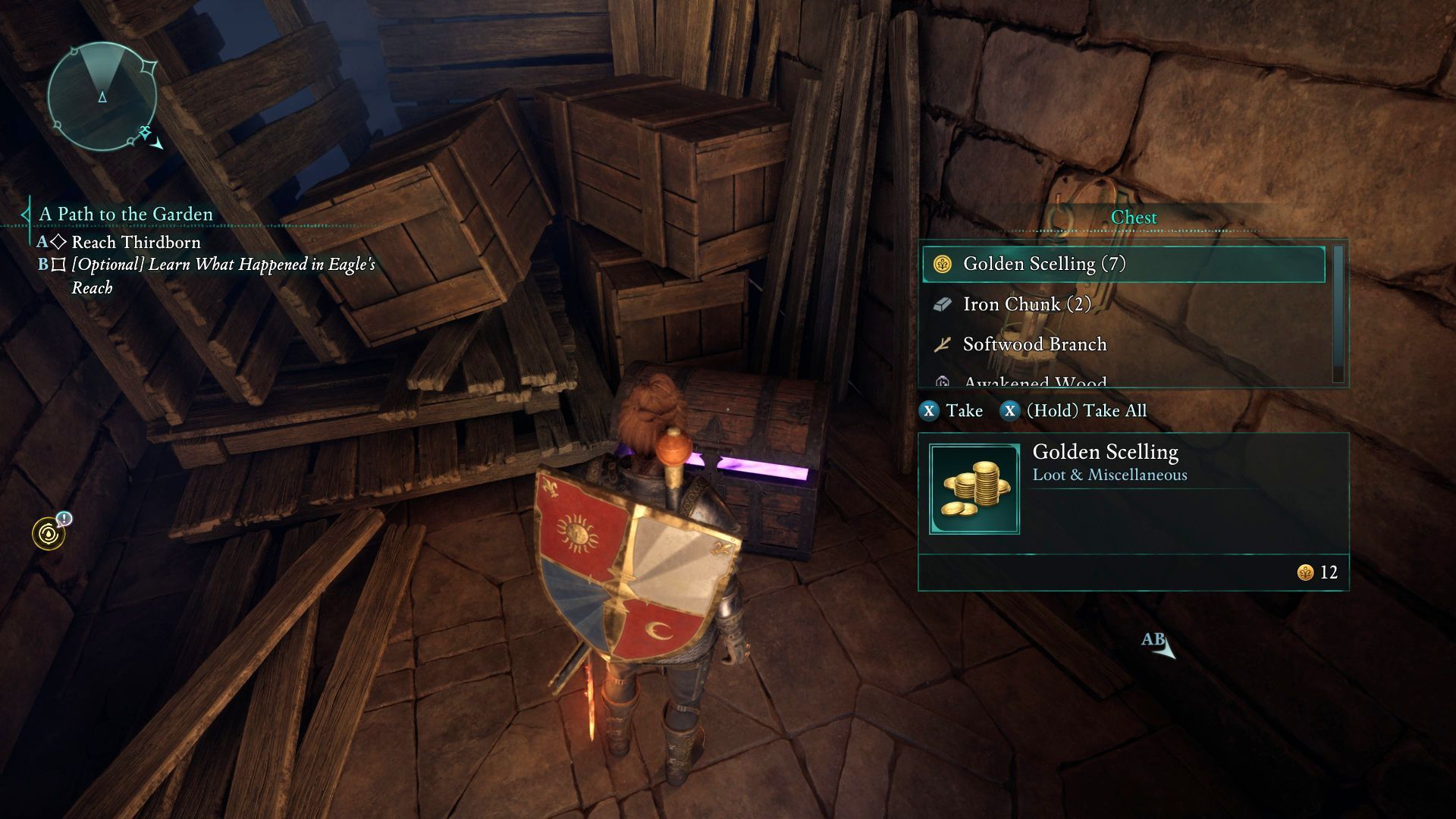Select the Reach Thirdborn objective
This screenshot has height=819, width=1456.
[x=136, y=243]
